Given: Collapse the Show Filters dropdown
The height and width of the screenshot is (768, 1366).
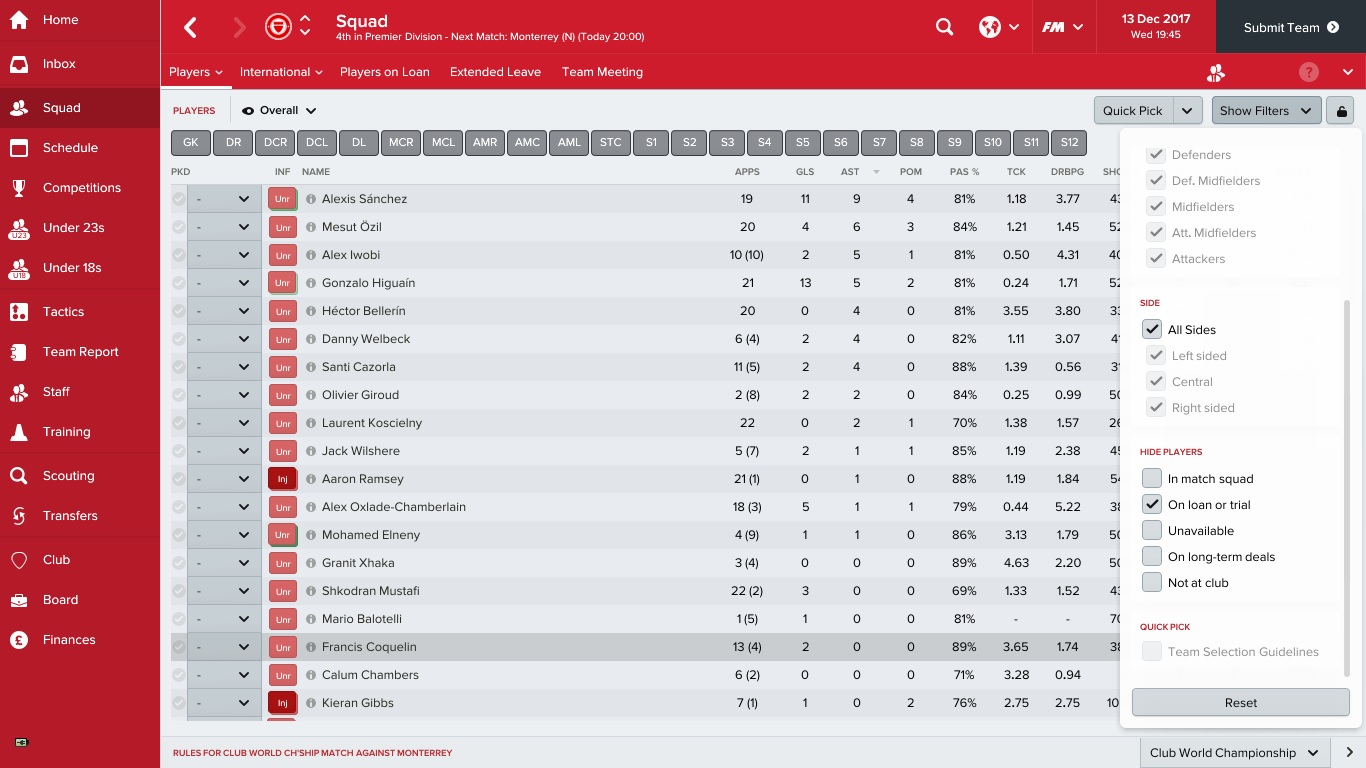Looking at the screenshot, I should (1266, 111).
